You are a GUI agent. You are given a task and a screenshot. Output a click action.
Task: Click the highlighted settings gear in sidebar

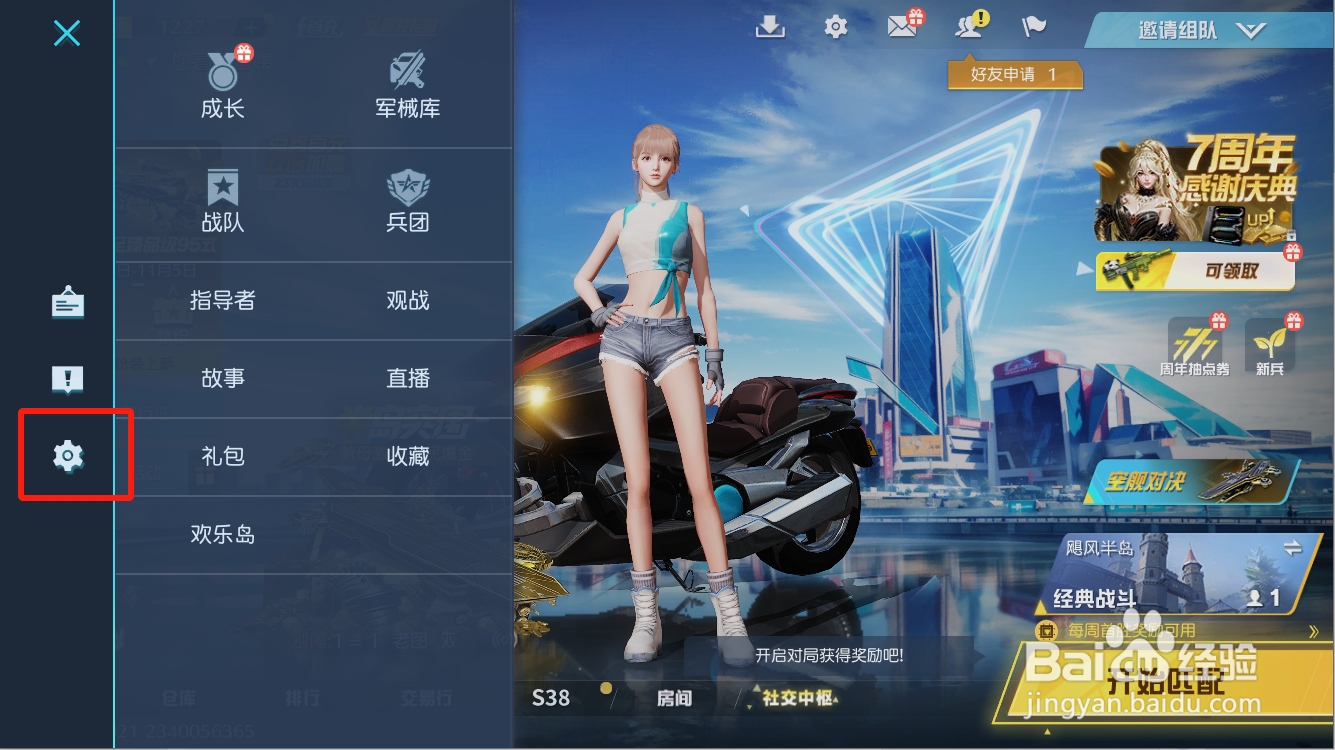point(67,455)
